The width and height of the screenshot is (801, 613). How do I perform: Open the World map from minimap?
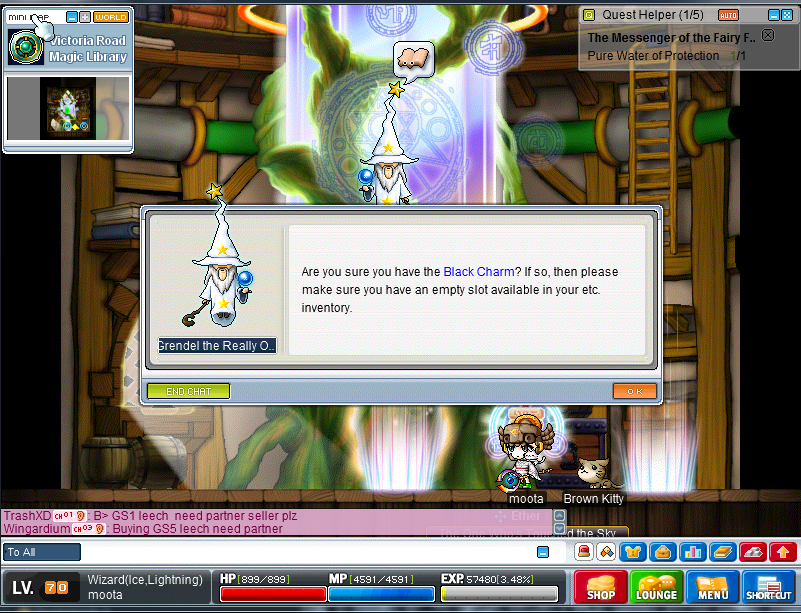(111, 17)
